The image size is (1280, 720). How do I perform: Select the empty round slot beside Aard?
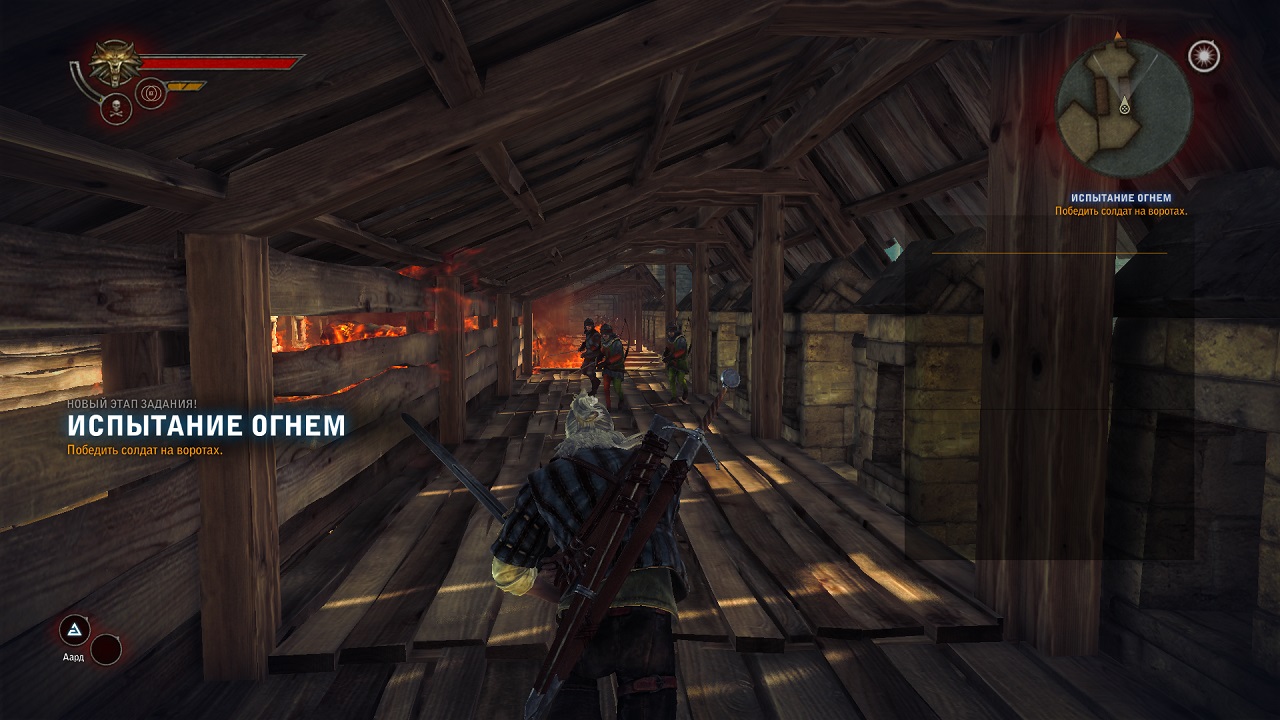106,650
